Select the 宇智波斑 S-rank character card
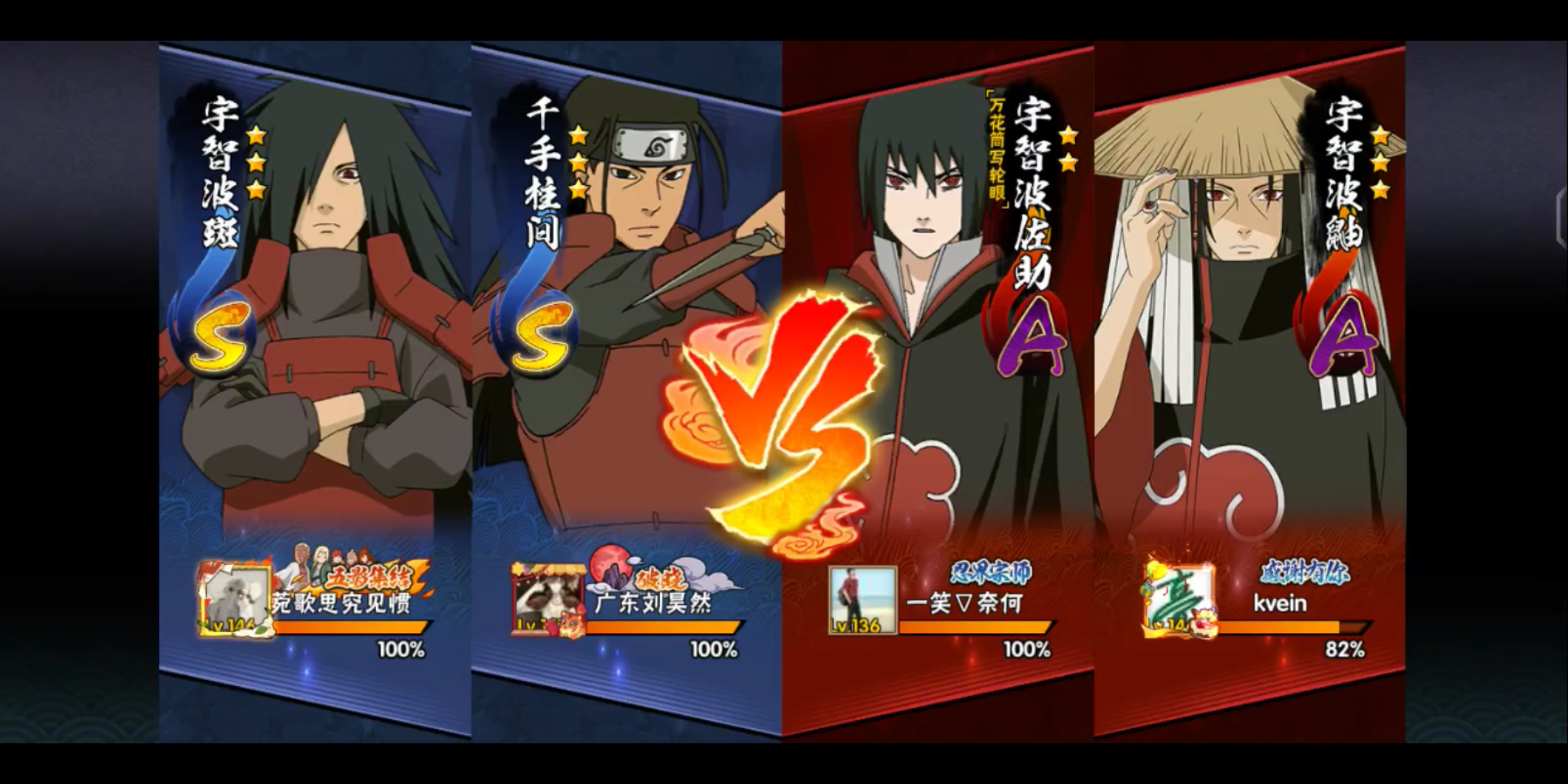This screenshot has width=1568, height=784. [x=316, y=327]
